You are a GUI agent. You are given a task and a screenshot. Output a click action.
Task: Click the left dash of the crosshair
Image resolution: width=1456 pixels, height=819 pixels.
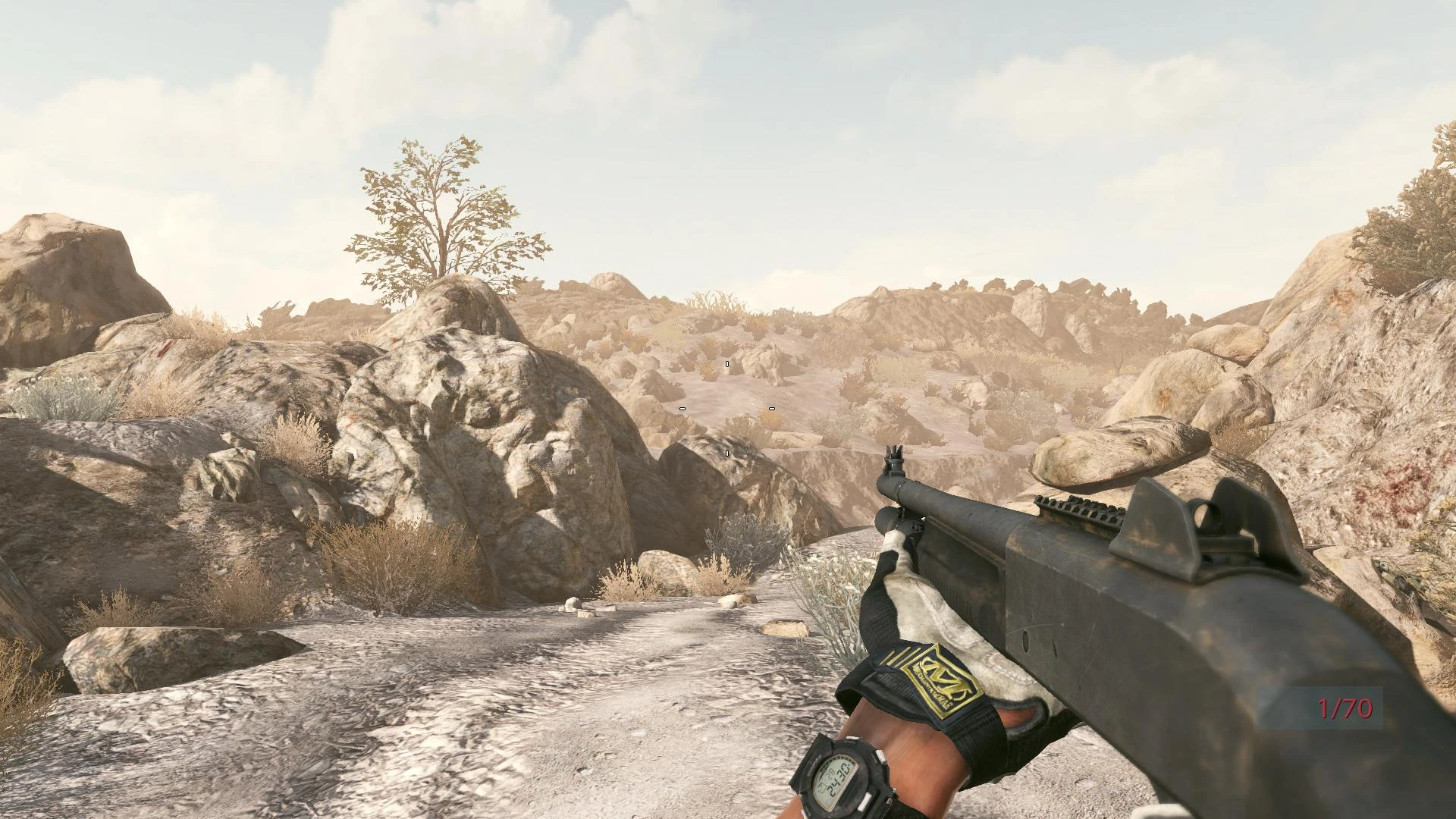tap(682, 408)
